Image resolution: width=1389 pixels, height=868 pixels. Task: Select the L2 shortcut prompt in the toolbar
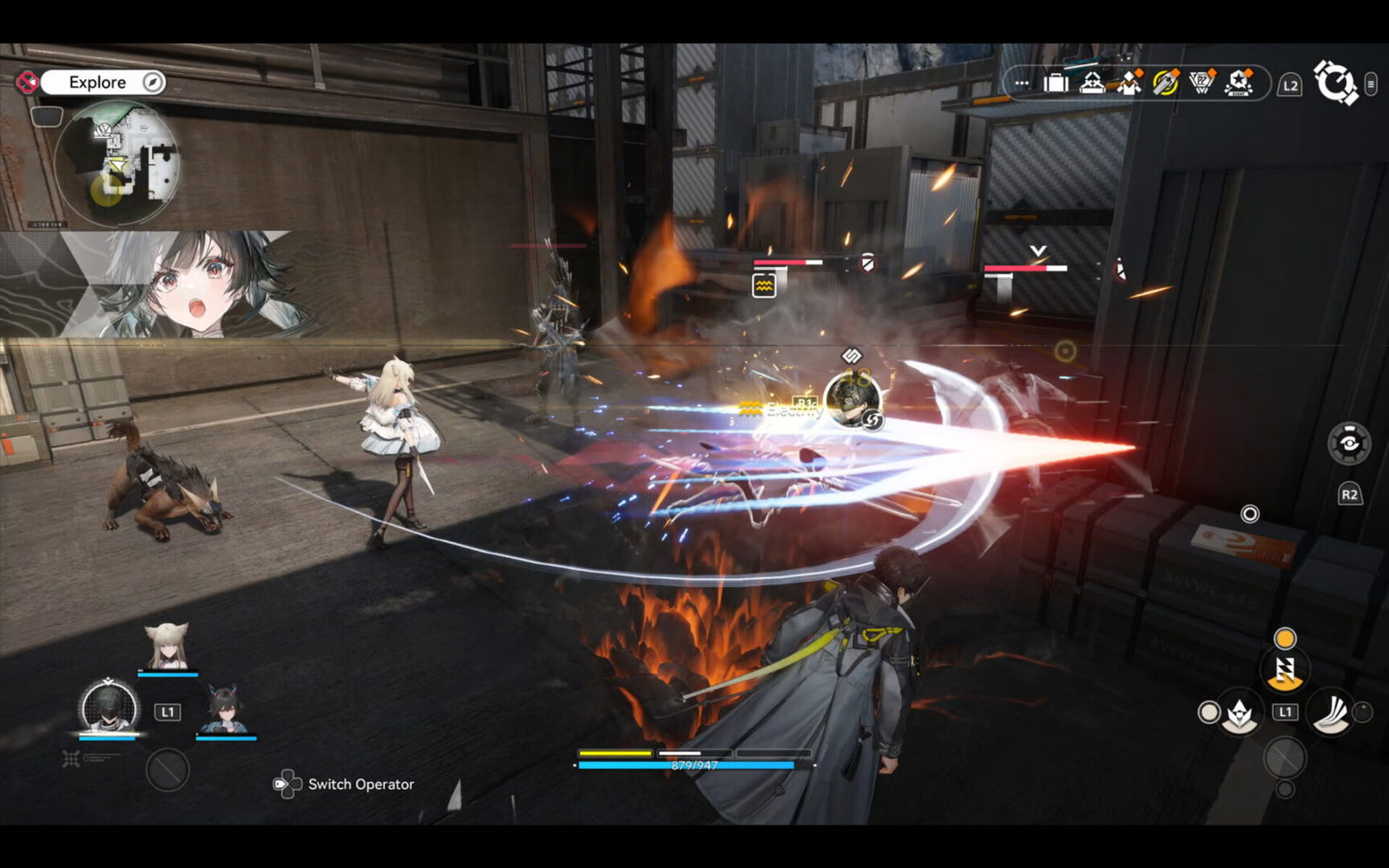point(1290,83)
